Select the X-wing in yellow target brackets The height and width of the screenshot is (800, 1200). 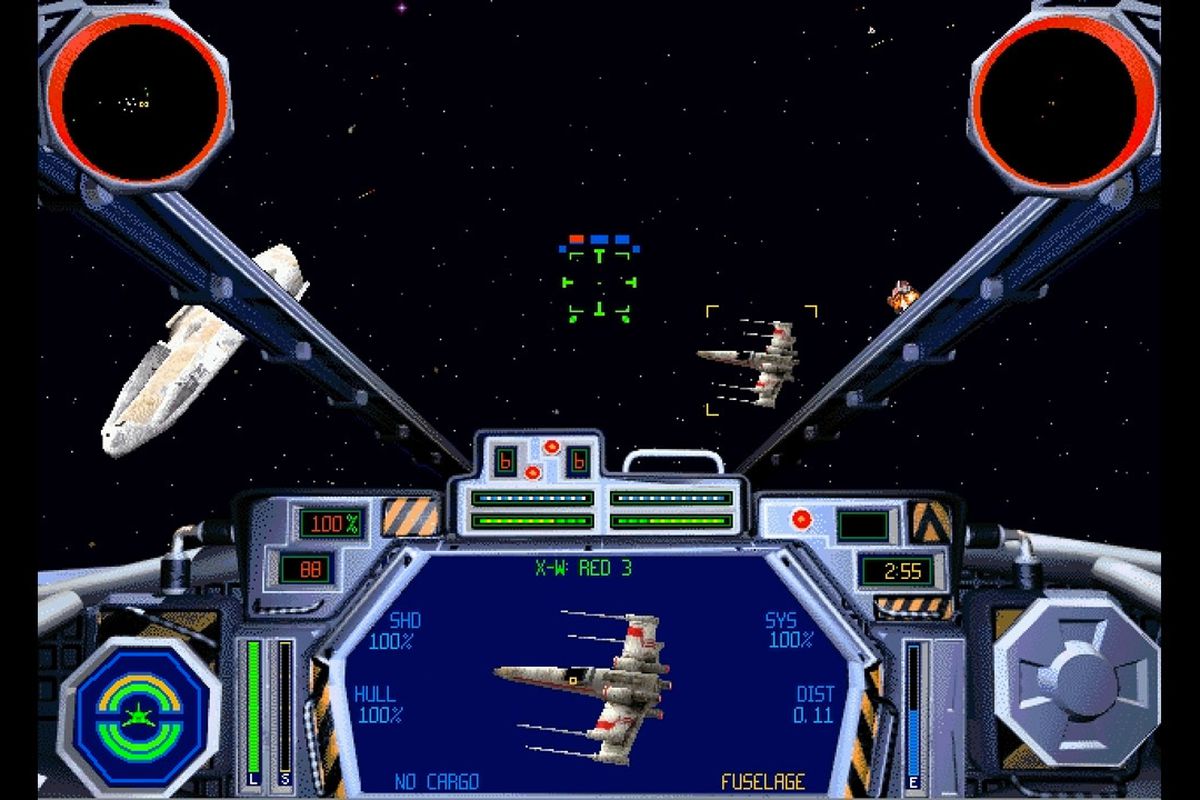pos(760,361)
